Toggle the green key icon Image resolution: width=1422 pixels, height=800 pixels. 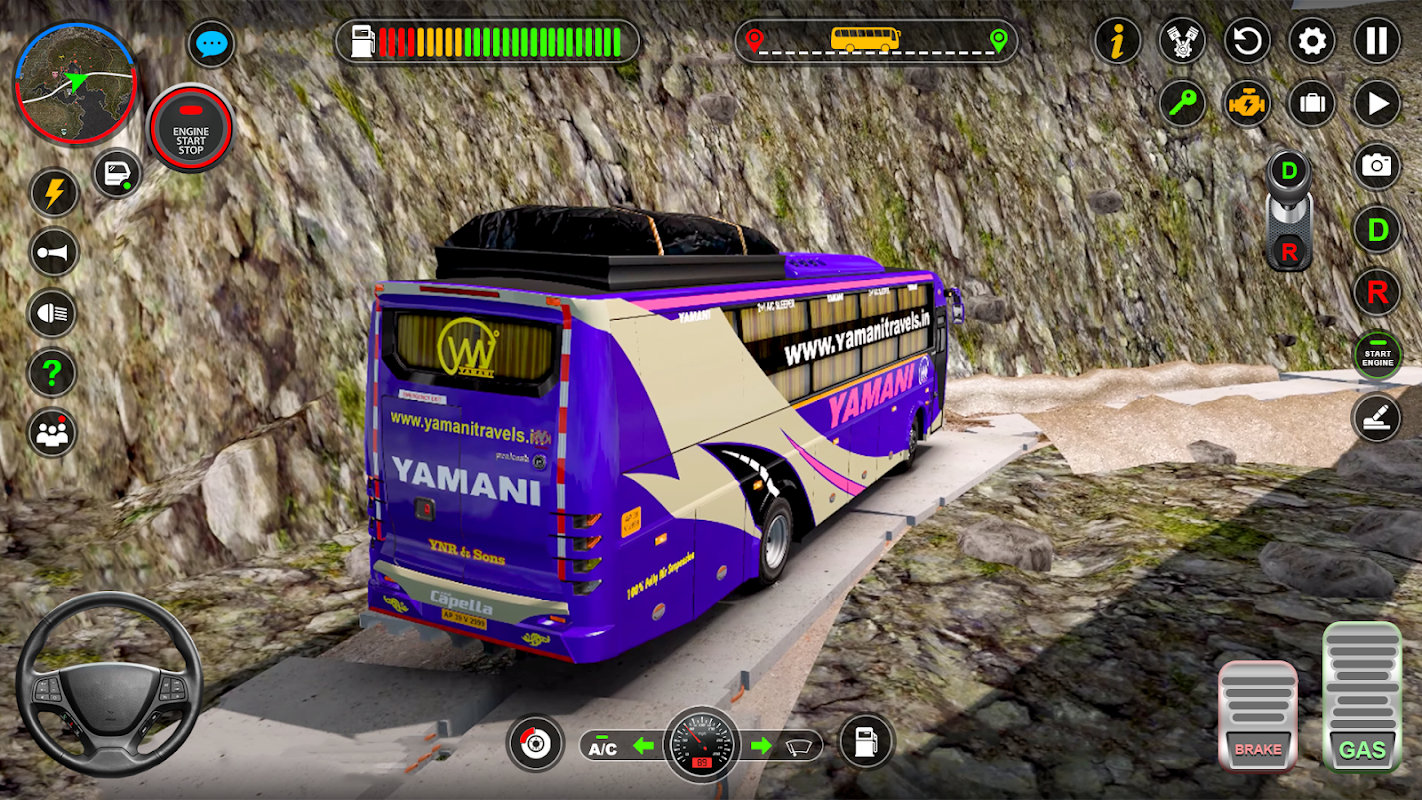tap(1183, 103)
